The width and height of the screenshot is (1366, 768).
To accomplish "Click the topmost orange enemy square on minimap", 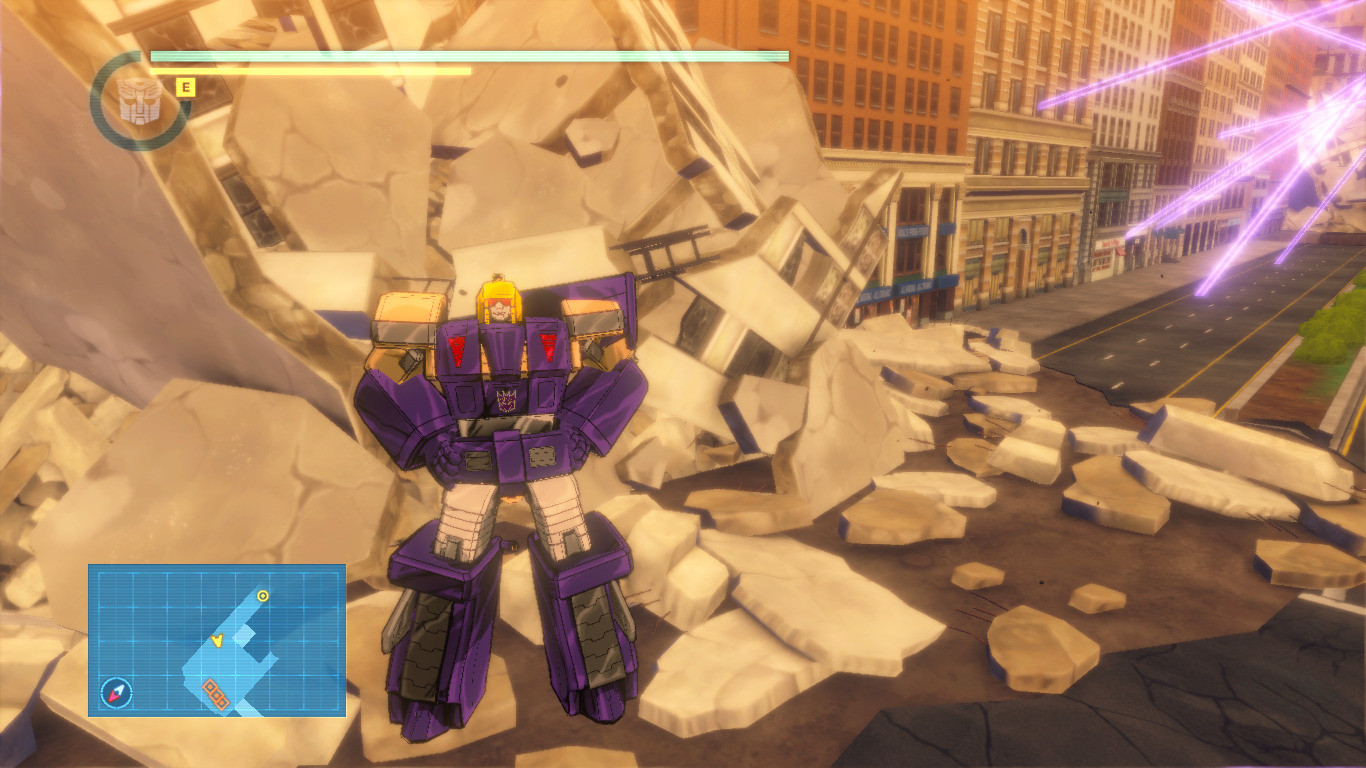I will point(210,687).
